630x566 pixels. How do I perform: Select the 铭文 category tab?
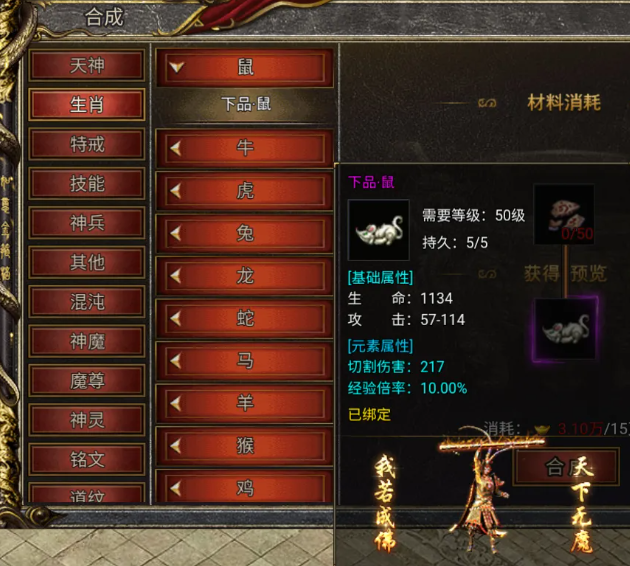click(87, 460)
